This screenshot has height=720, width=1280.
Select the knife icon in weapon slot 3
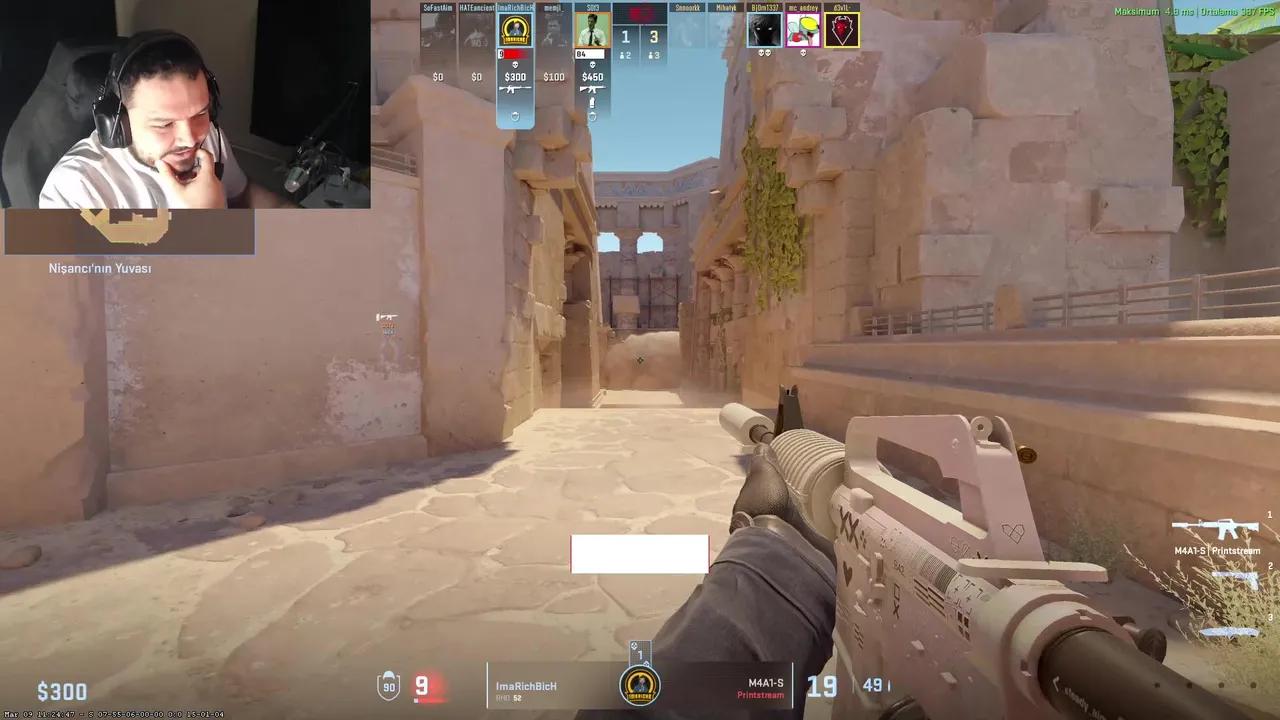[x=1230, y=631]
